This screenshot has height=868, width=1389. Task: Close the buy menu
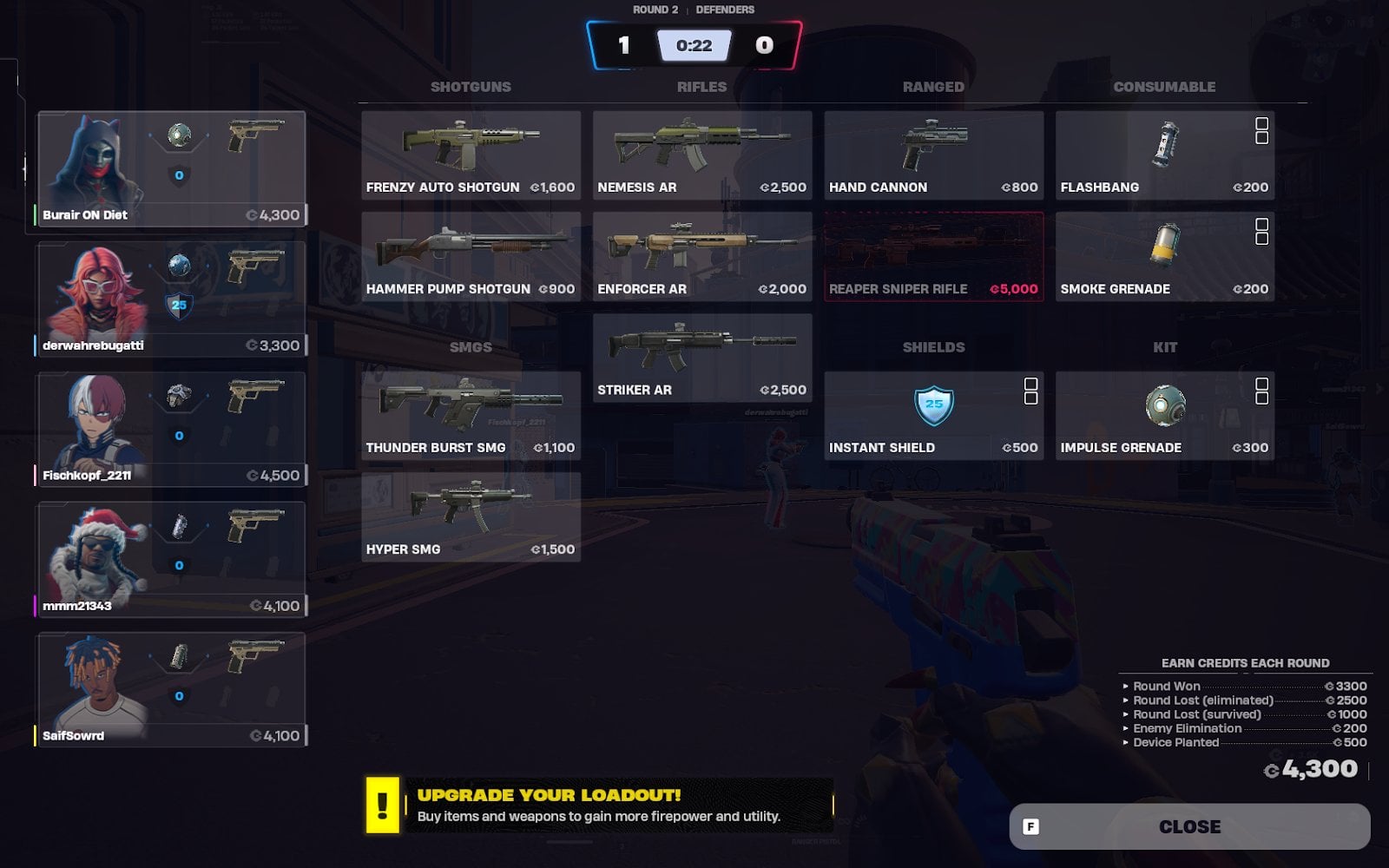(1189, 826)
